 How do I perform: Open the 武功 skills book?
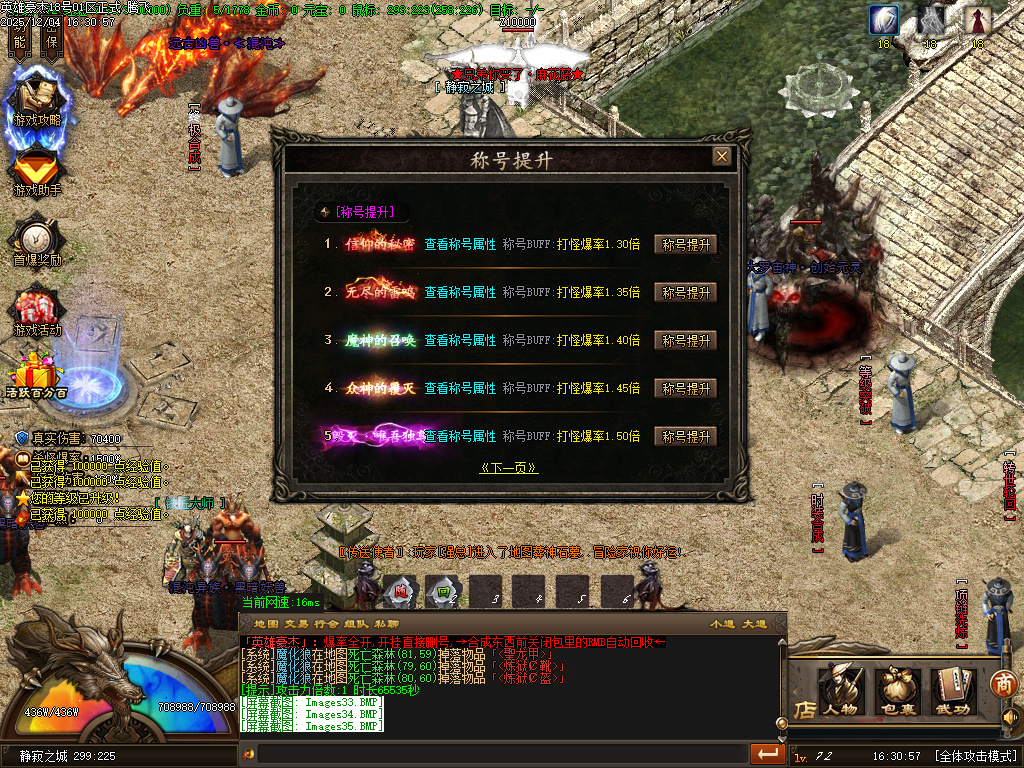click(x=955, y=690)
